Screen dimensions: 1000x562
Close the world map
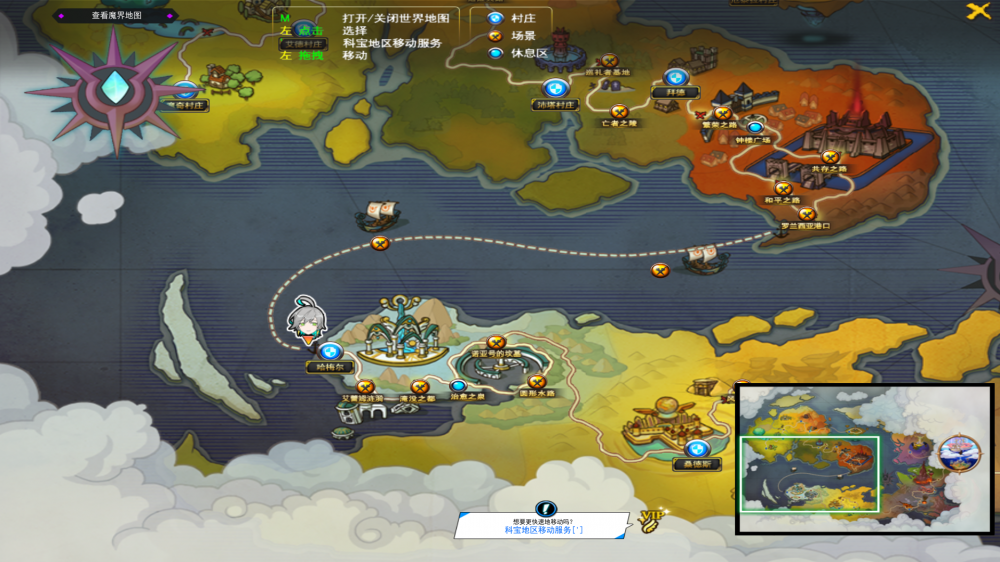[x=978, y=11]
